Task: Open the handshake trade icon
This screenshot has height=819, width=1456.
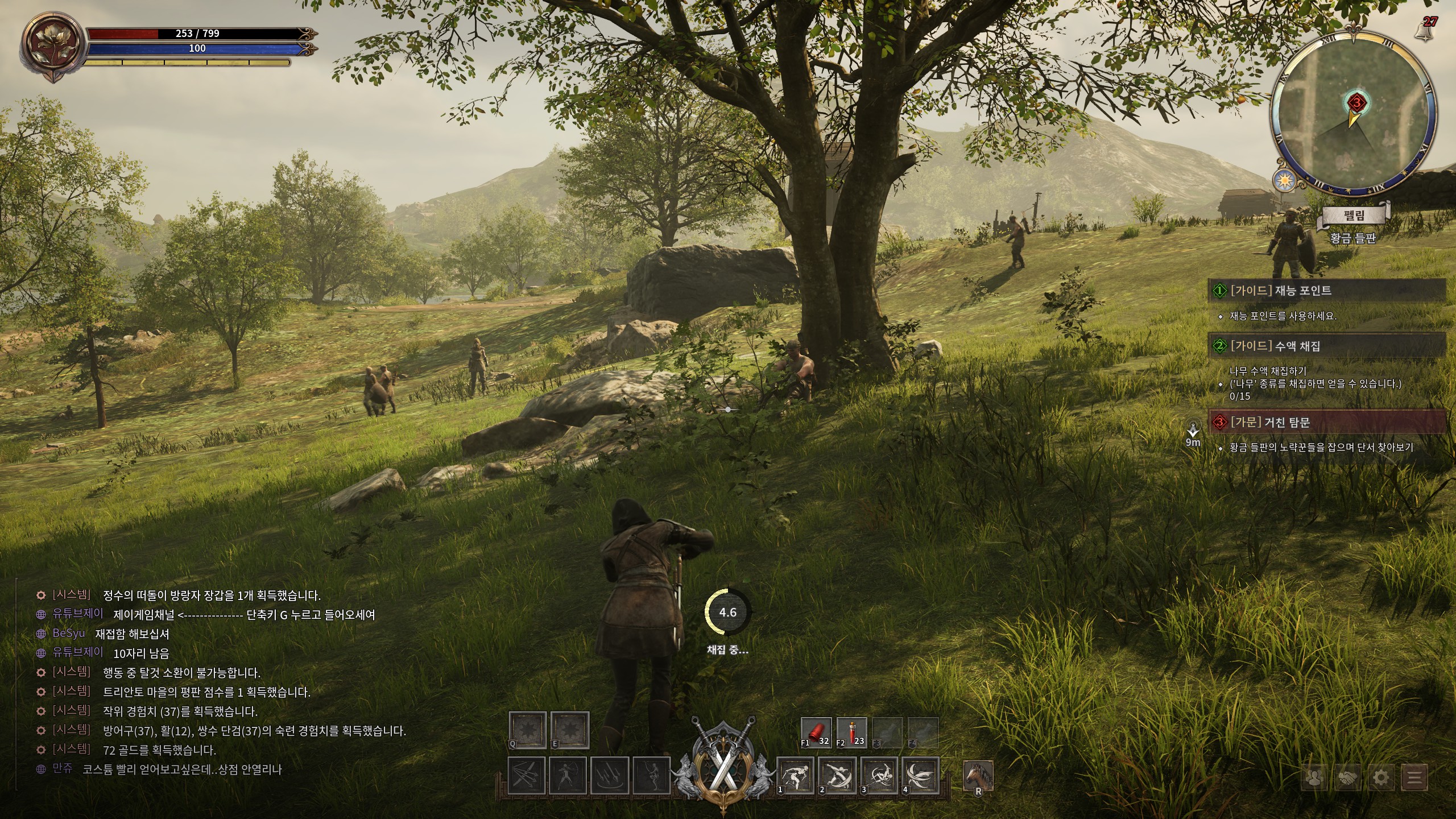Action: 1348,777
